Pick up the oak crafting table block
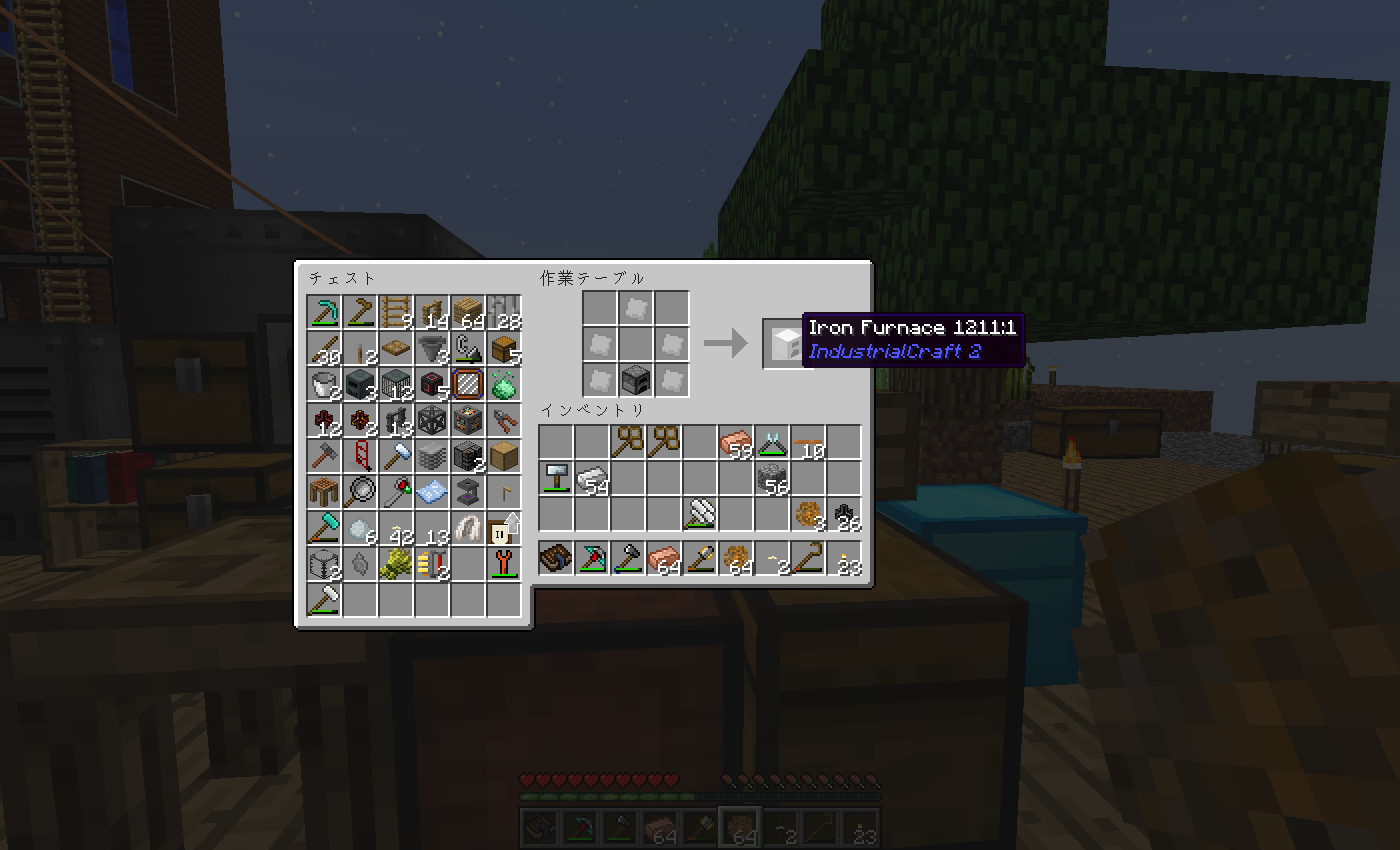The width and height of the screenshot is (1400, 850). coord(504,456)
